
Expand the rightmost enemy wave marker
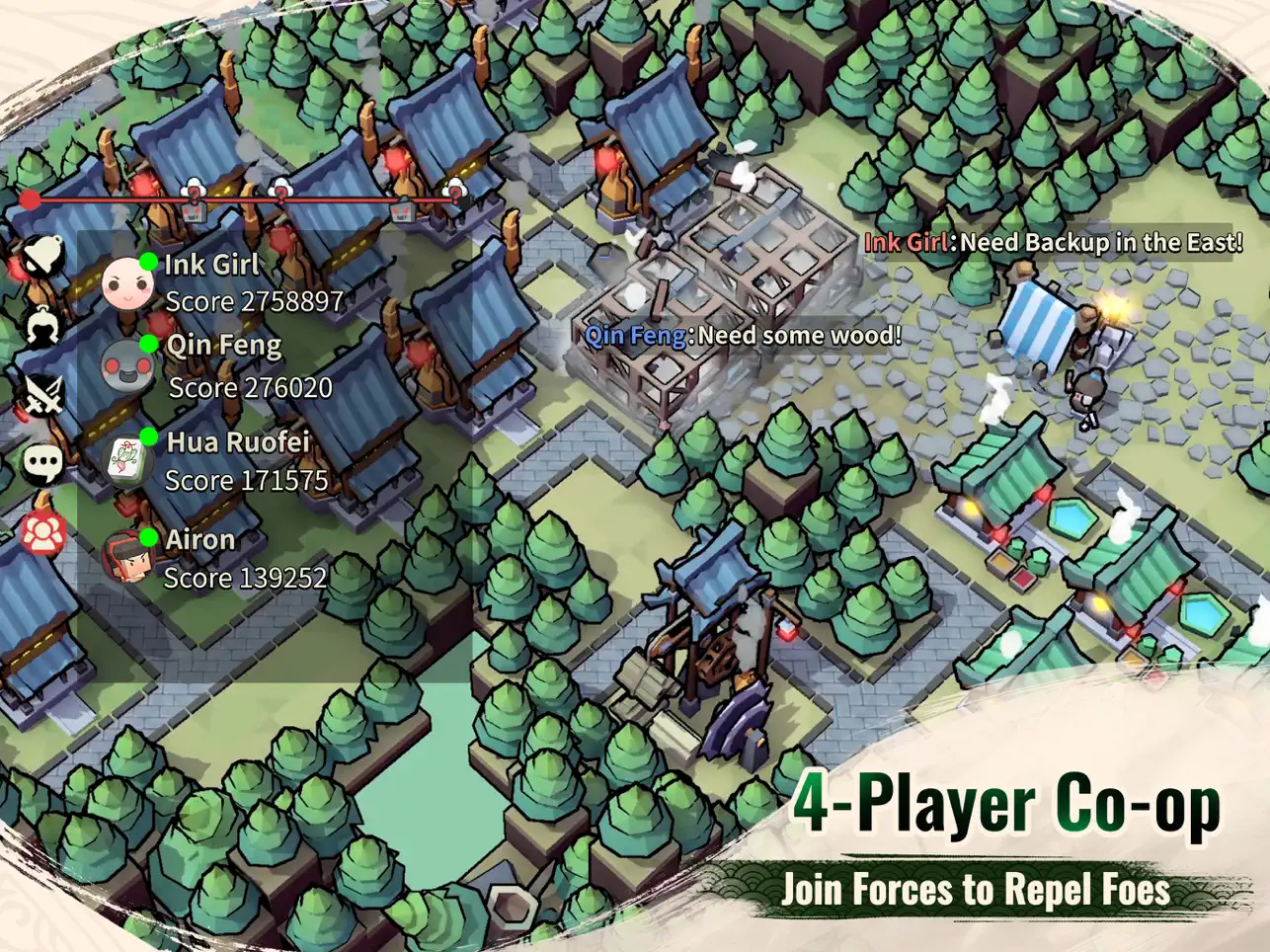(454, 192)
